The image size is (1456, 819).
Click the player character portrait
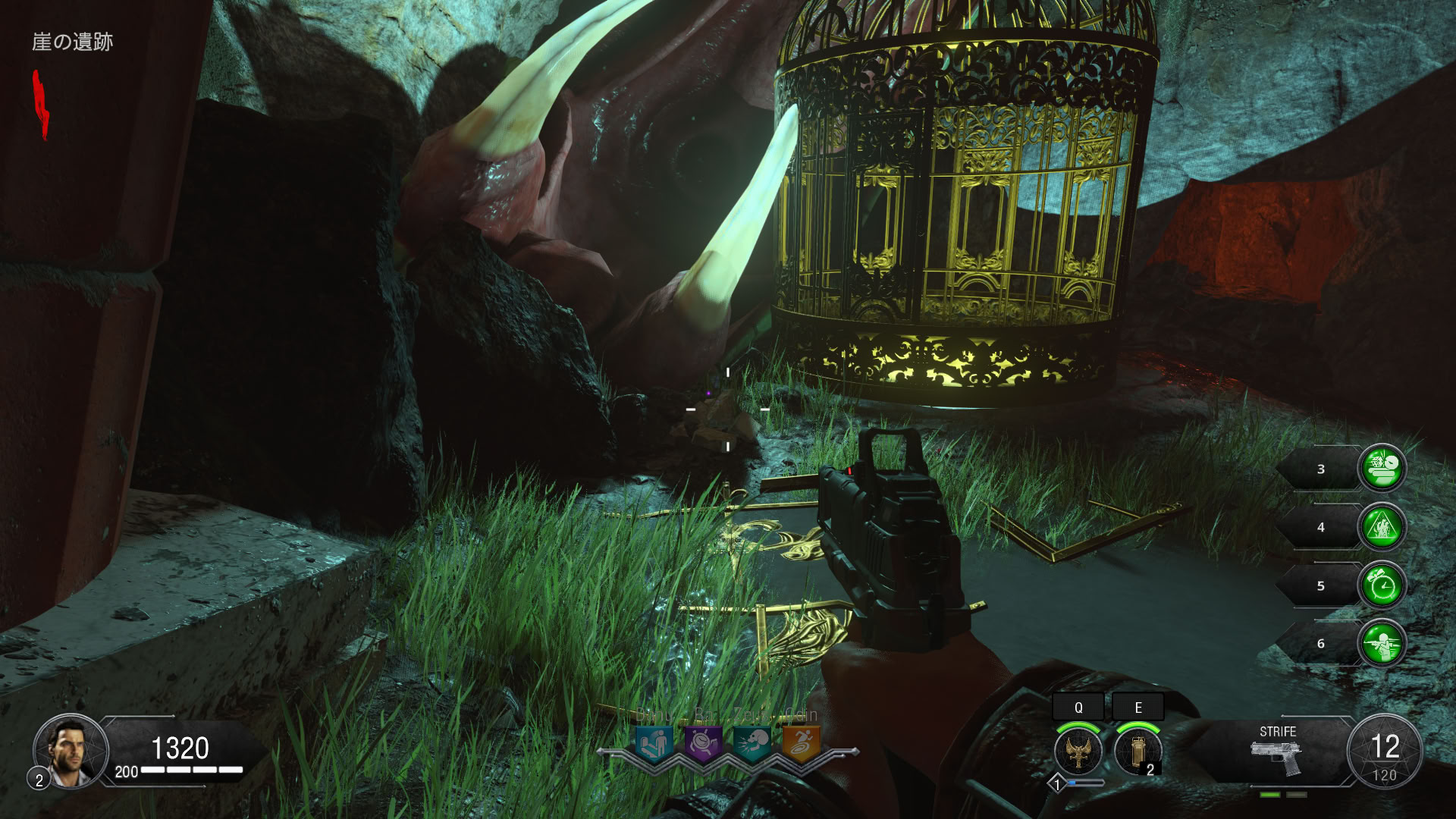point(70,749)
